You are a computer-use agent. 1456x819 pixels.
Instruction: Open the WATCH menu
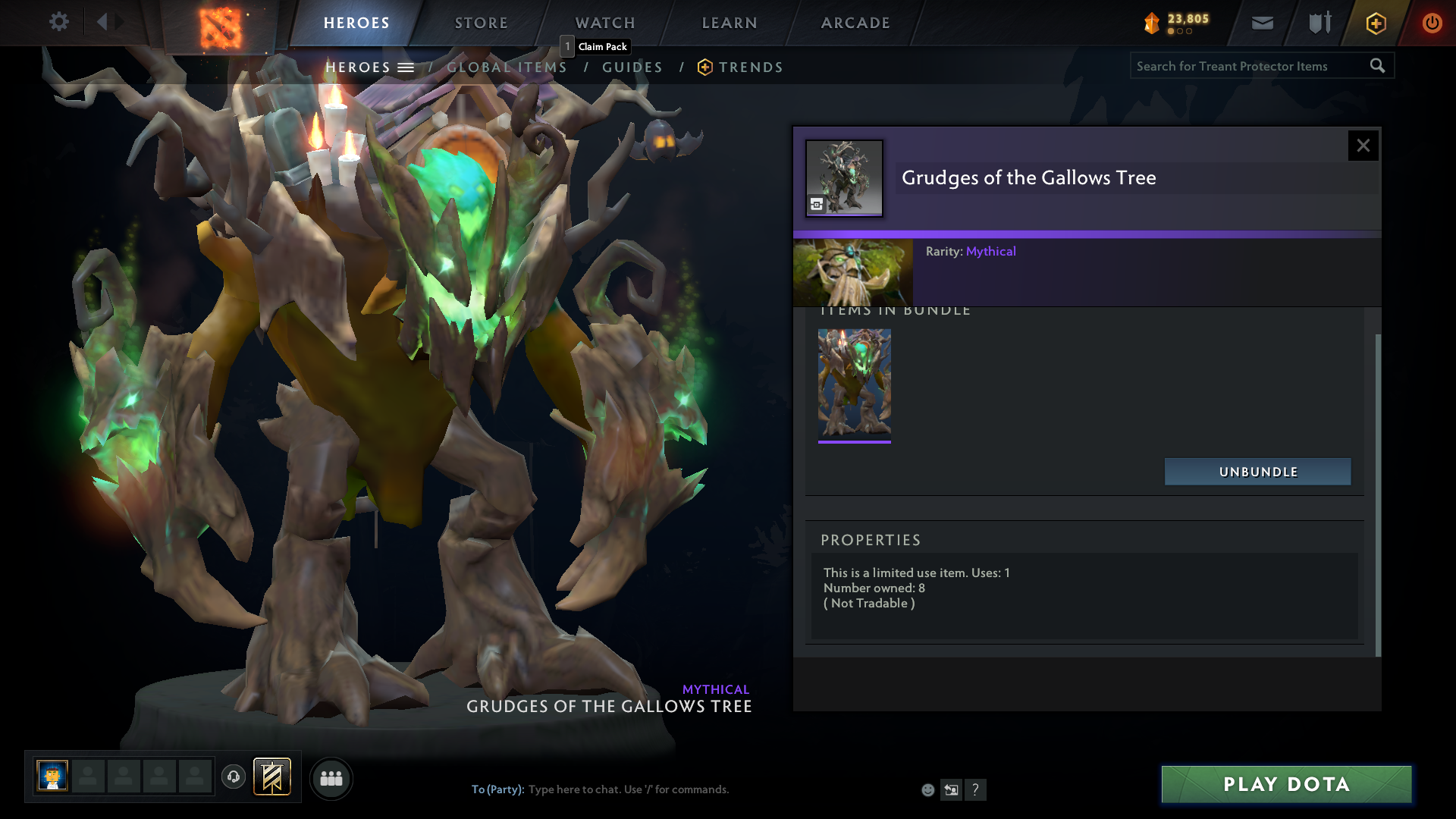(x=604, y=23)
